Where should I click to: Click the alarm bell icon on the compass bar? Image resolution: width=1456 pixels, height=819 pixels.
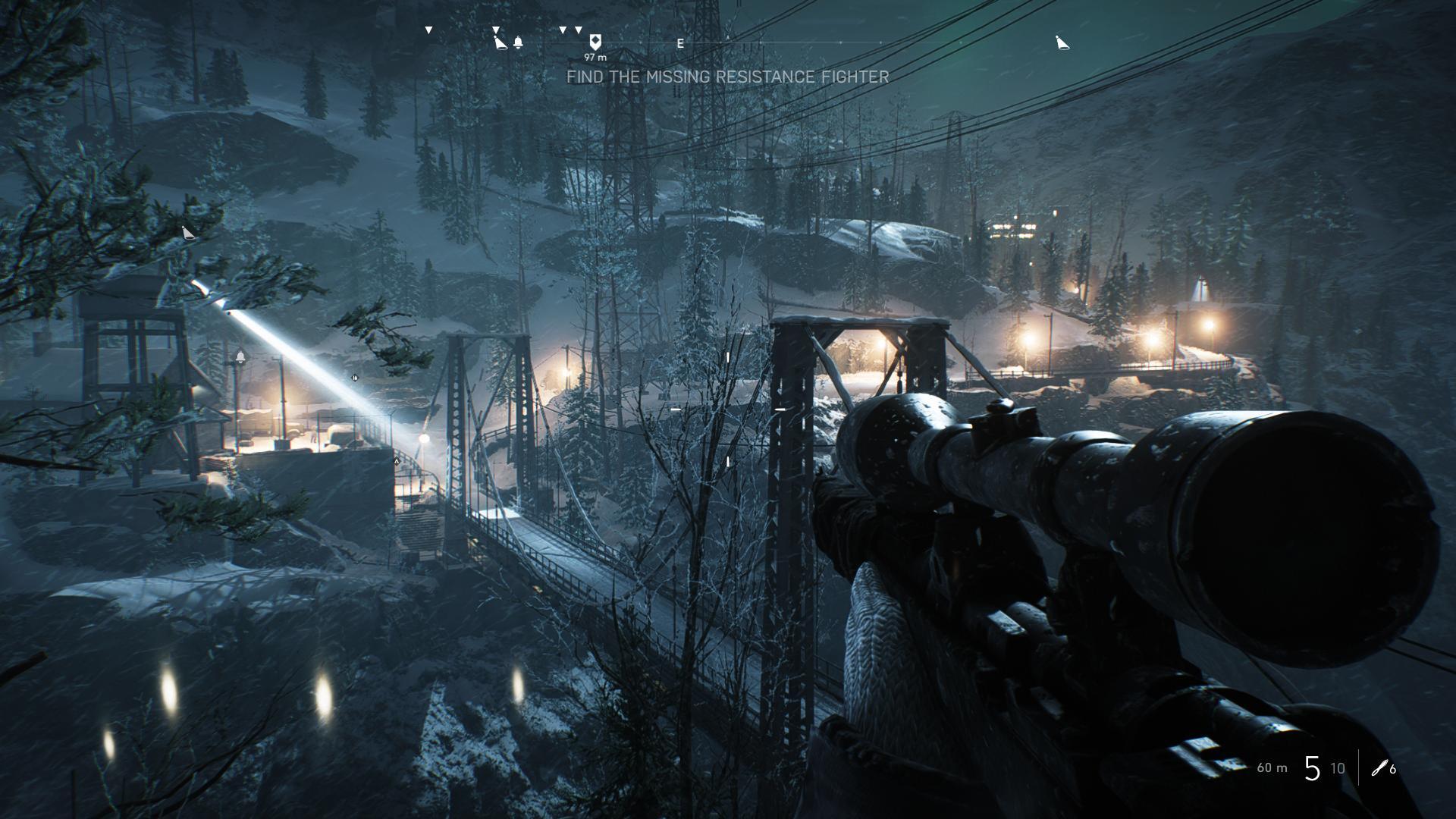[x=518, y=42]
